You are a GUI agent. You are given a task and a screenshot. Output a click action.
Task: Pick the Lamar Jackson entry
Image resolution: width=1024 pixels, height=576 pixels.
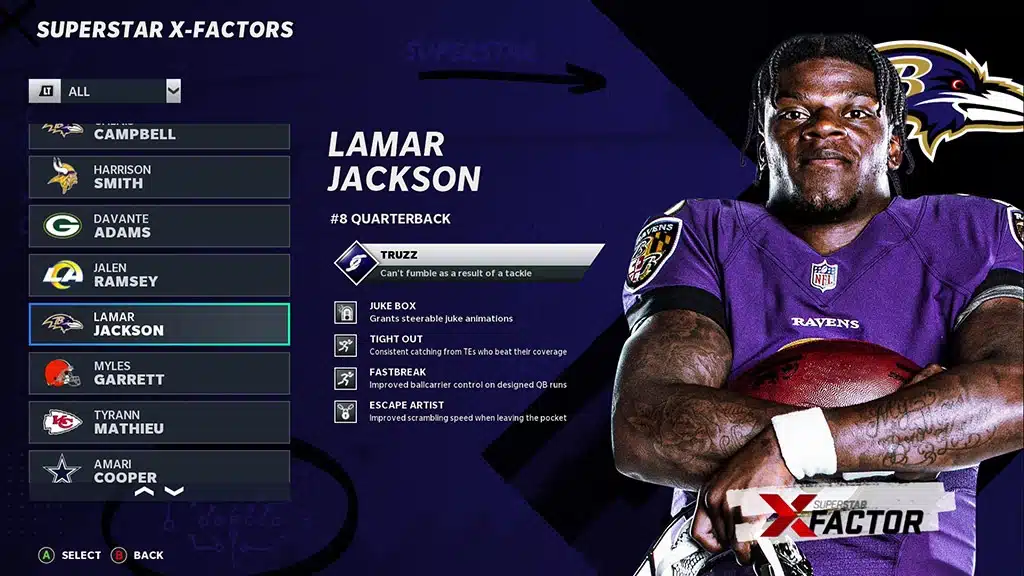point(159,324)
